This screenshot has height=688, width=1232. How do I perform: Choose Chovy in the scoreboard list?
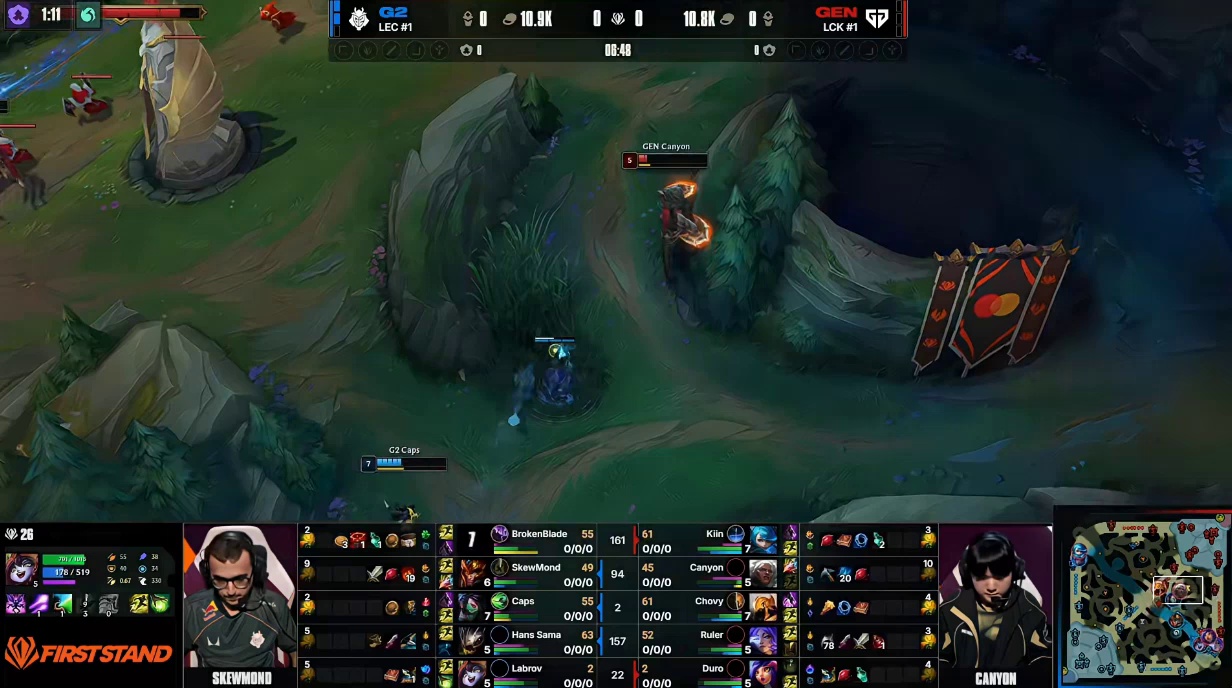point(700,607)
